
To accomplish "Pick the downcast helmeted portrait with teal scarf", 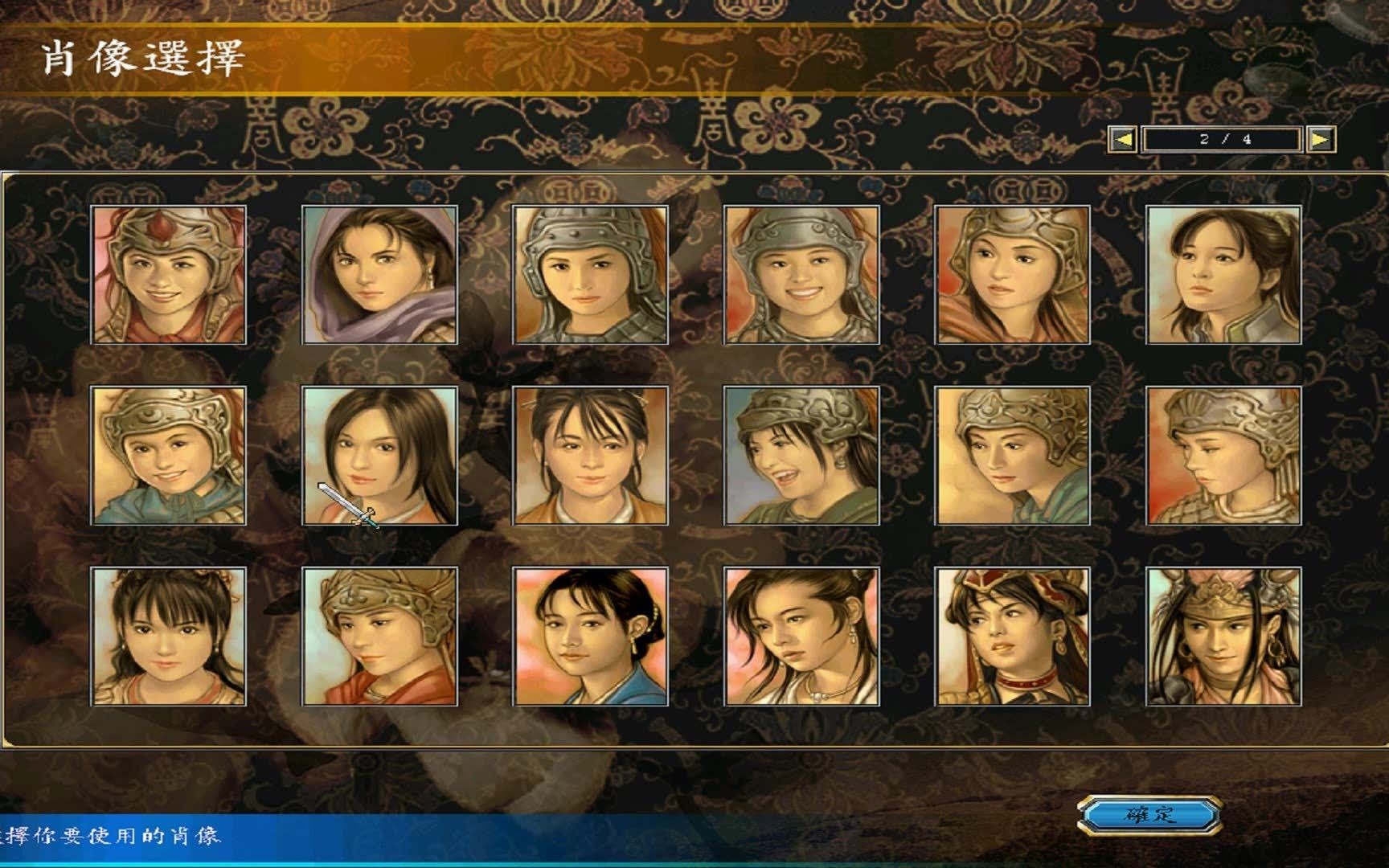I will [x=1013, y=456].
